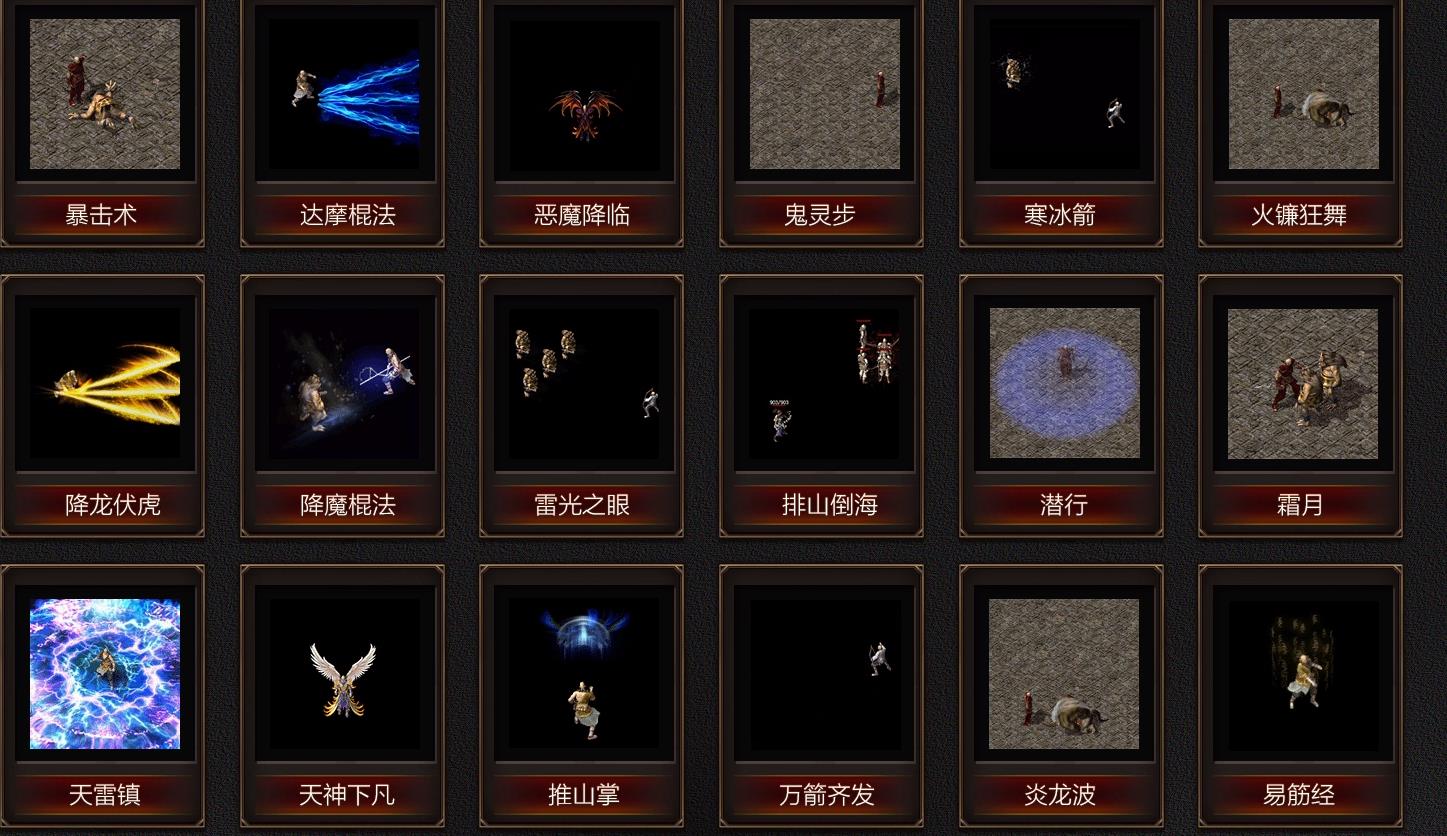This screenshot has height=836, width=1447.
Task: View the 霜月 skill preview image
Action: coord(1300,383)
